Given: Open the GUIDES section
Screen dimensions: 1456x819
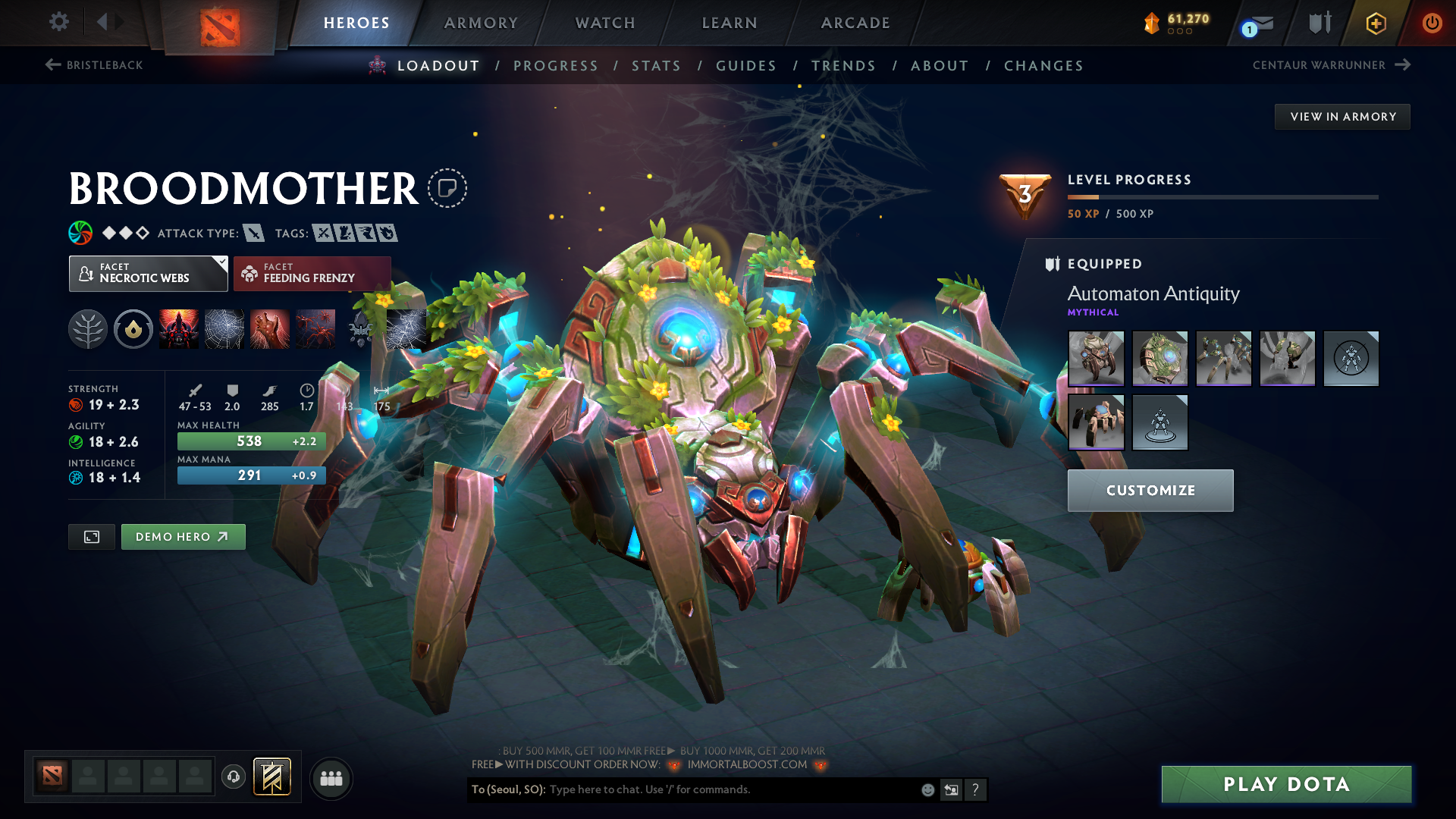Looking at the screenshot, I should tap(746, 65).
